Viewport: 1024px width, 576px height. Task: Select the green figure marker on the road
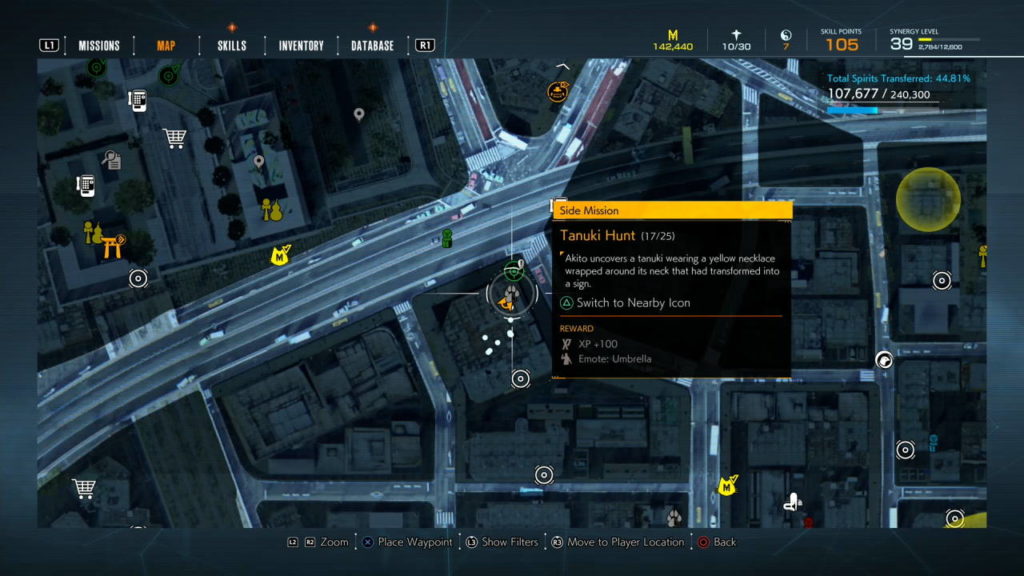pyautogui.click(x=447, y=238)
